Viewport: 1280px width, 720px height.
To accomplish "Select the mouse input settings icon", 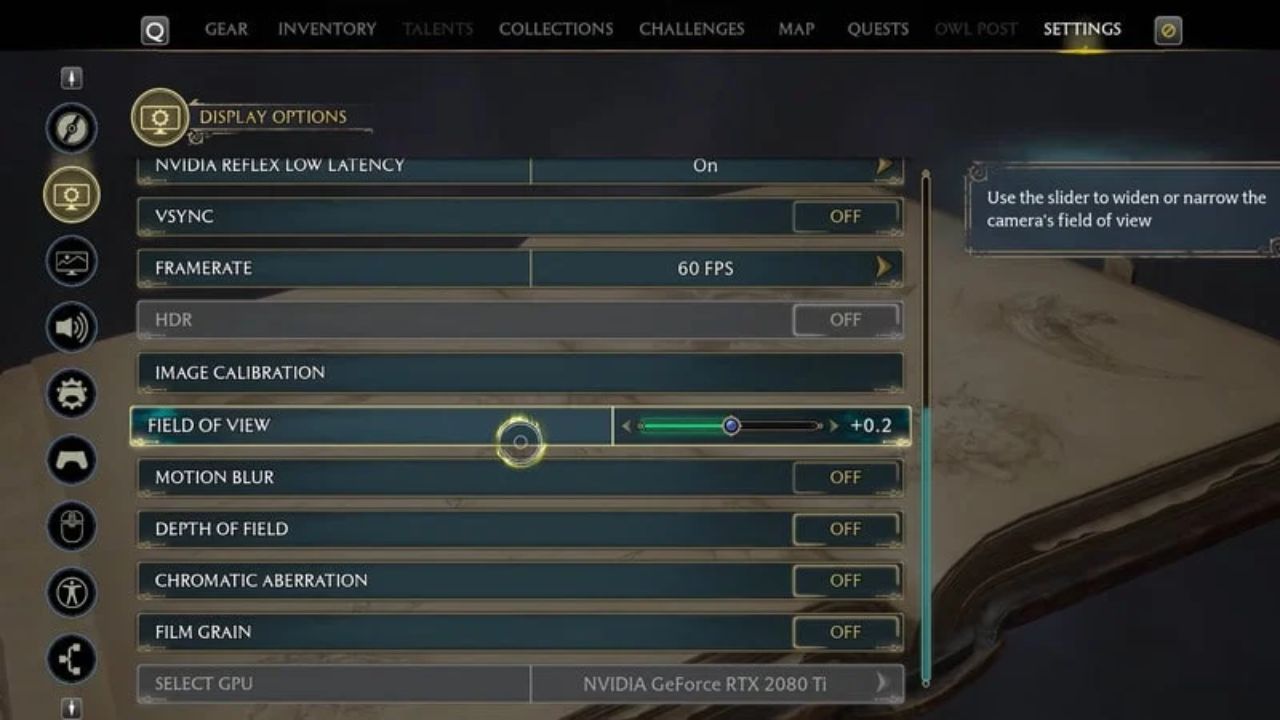I will 71,528.
